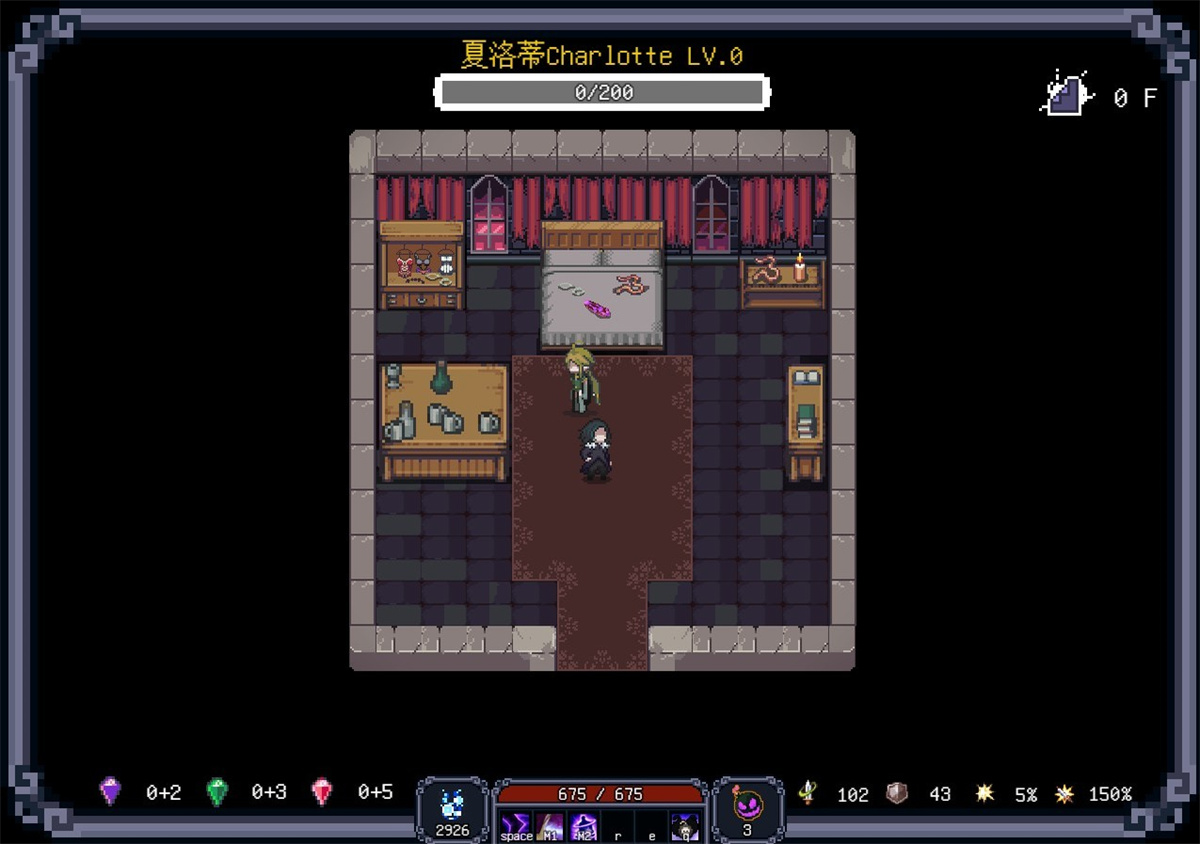Image resolution: width=1200 pixels, height=844 pixels.
Task: Trigger the M2 purple witch hat skill
Action: [584, 826]
